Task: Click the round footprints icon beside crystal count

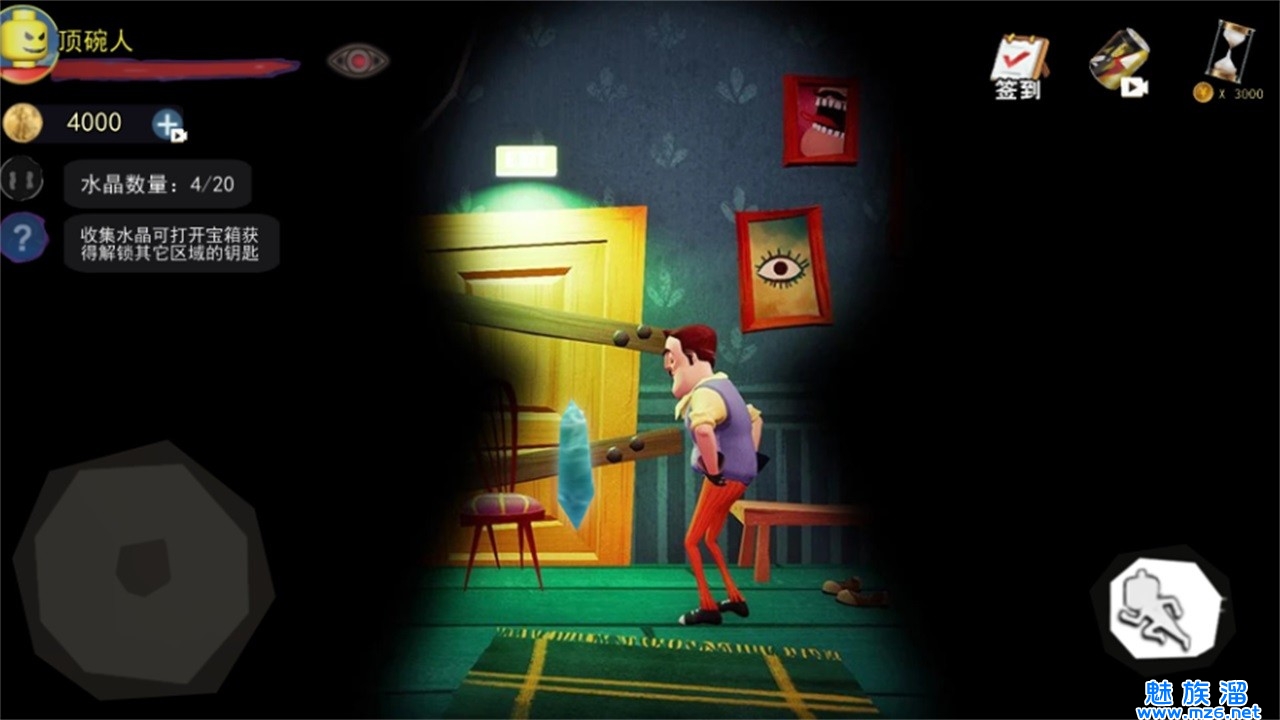Action: [x=21, y=180]
